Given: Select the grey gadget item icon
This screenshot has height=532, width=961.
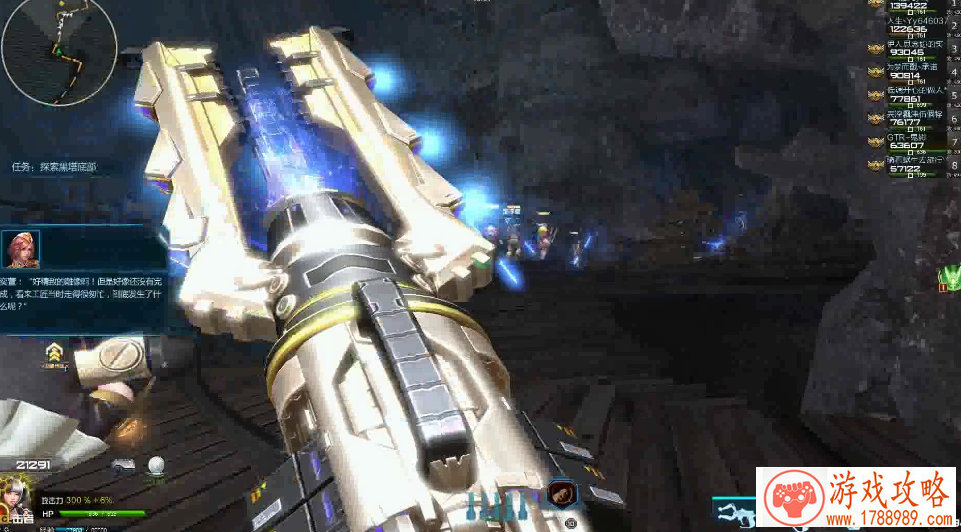Looking at the screenshot, I should point(125,465).
